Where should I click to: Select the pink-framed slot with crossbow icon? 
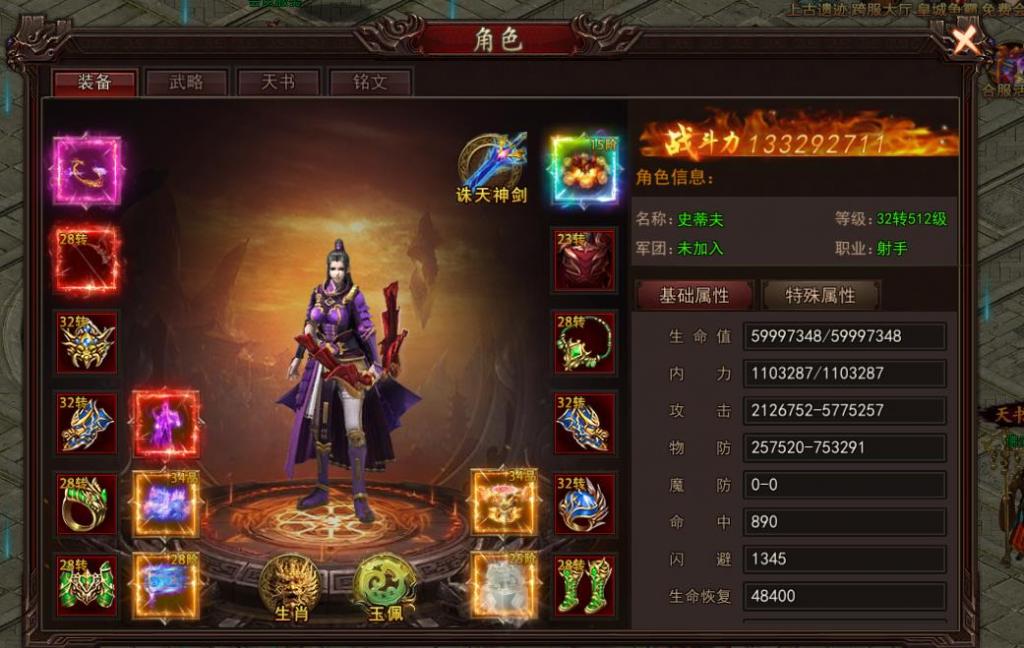(86, 171)
